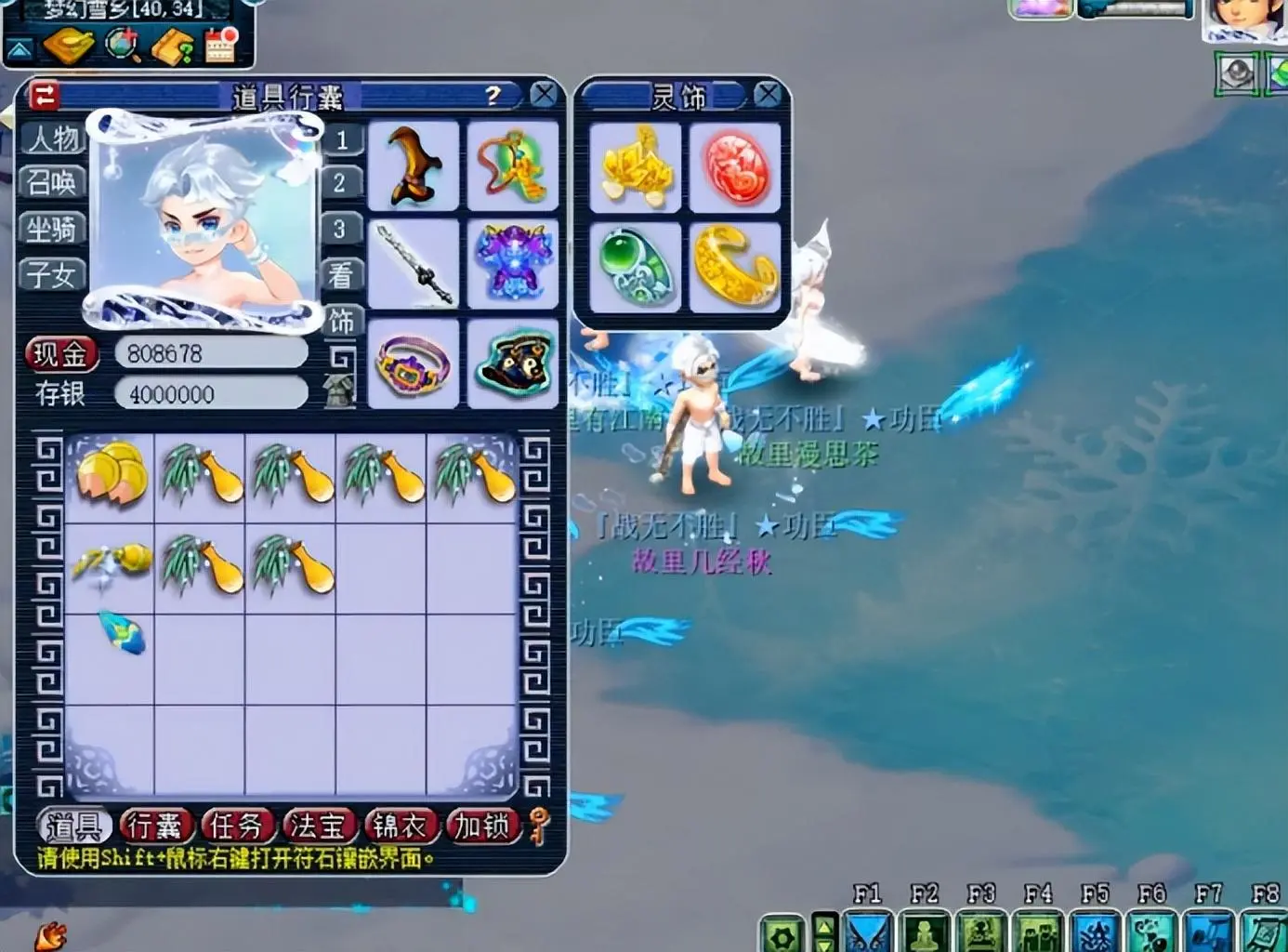Screen dimensions: 1288x952
Task: Click the 加锁 lock button
Action: [x=481, y=826]
